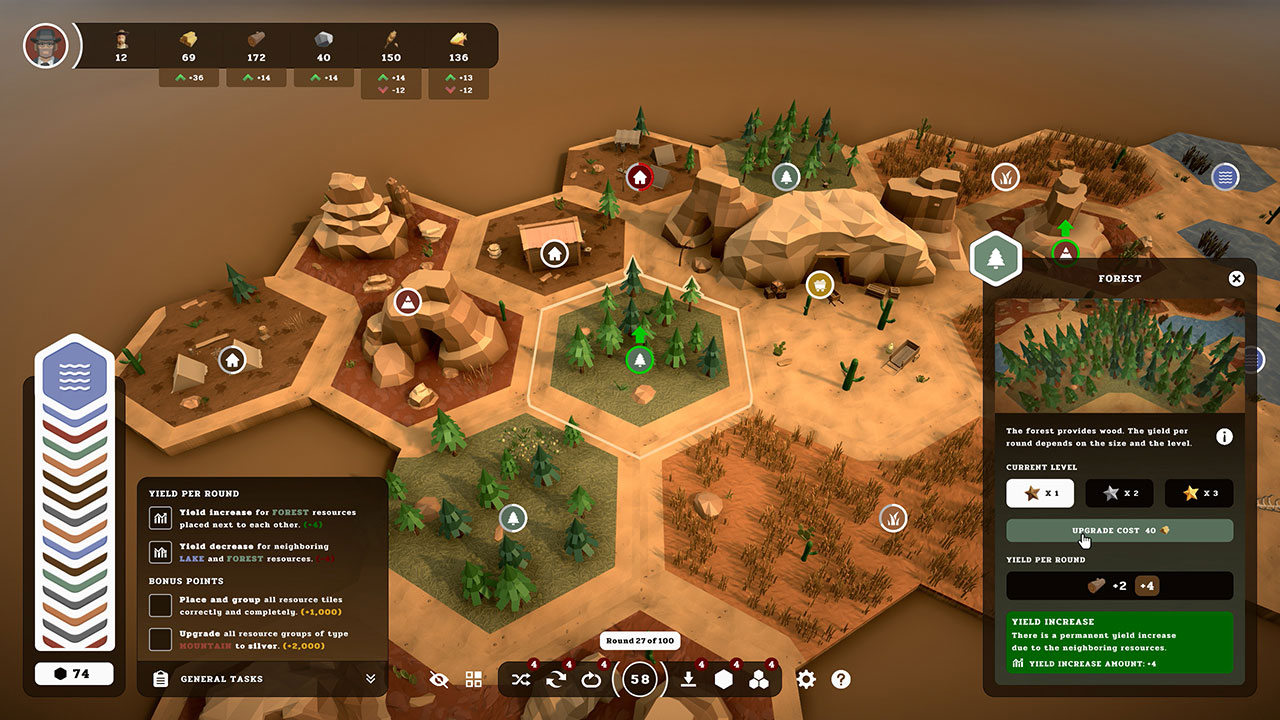Collapse General Tasks with the double chevron
The image size is (1280, 720).
(369, 679)
